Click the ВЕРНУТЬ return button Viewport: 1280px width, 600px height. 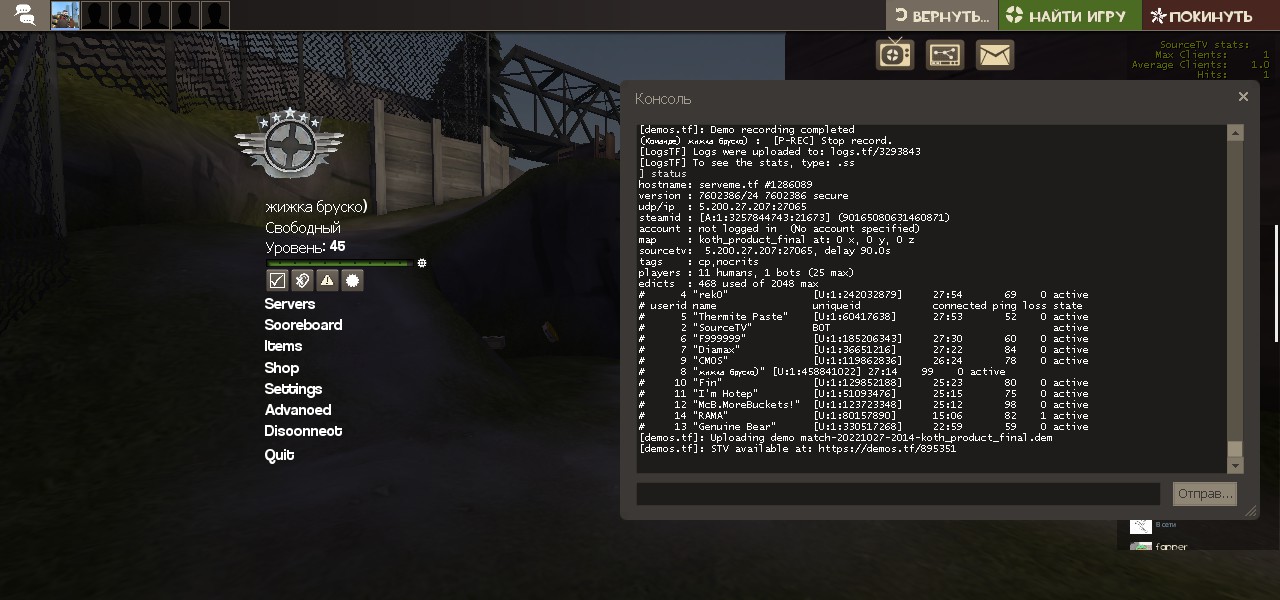click(x=941, y=16)
